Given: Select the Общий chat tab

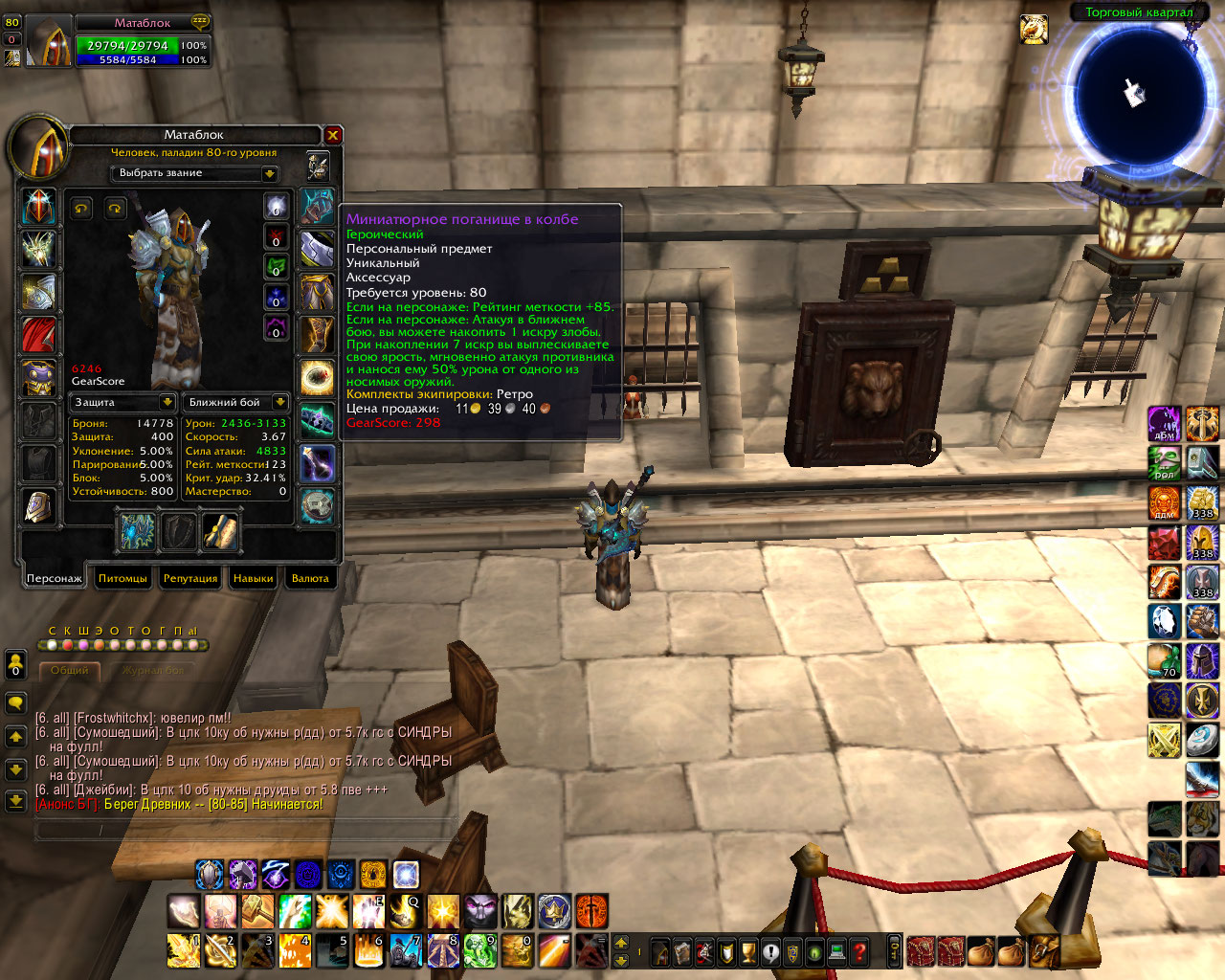Looking at the screenshot, I should coord(69,671).
